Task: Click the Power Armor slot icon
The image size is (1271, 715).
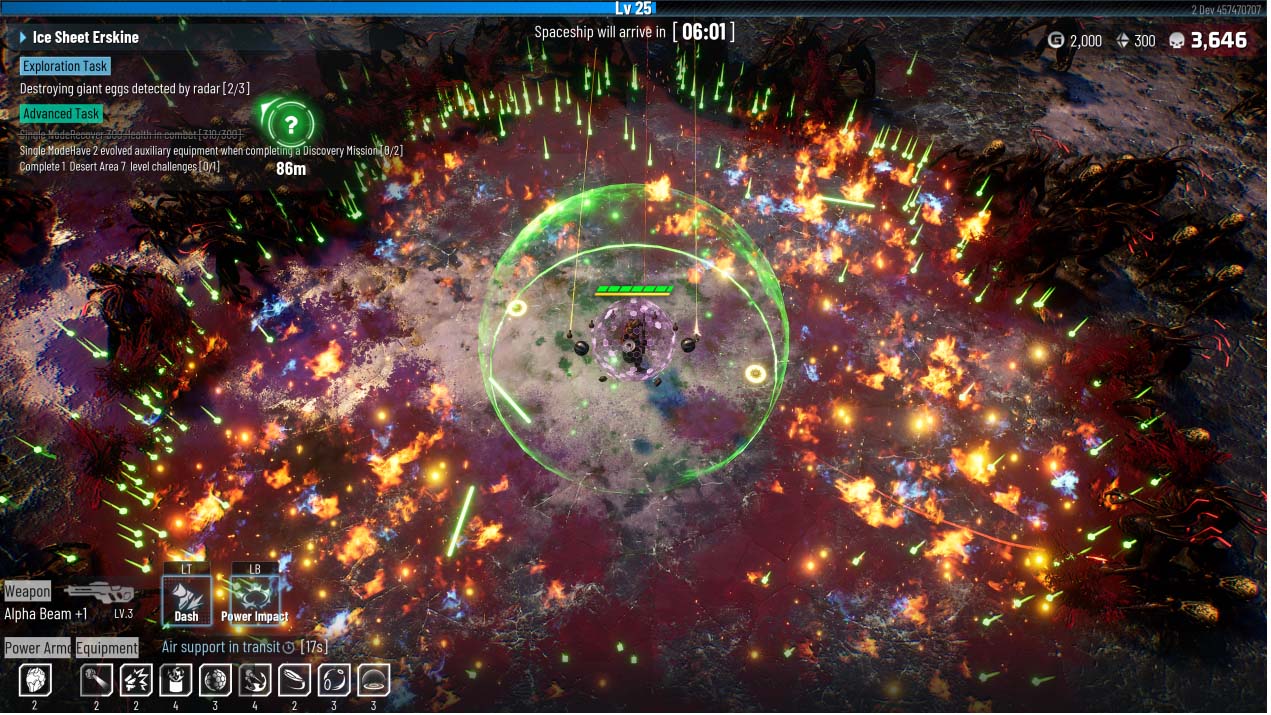Action: click(x=34, y=682)
